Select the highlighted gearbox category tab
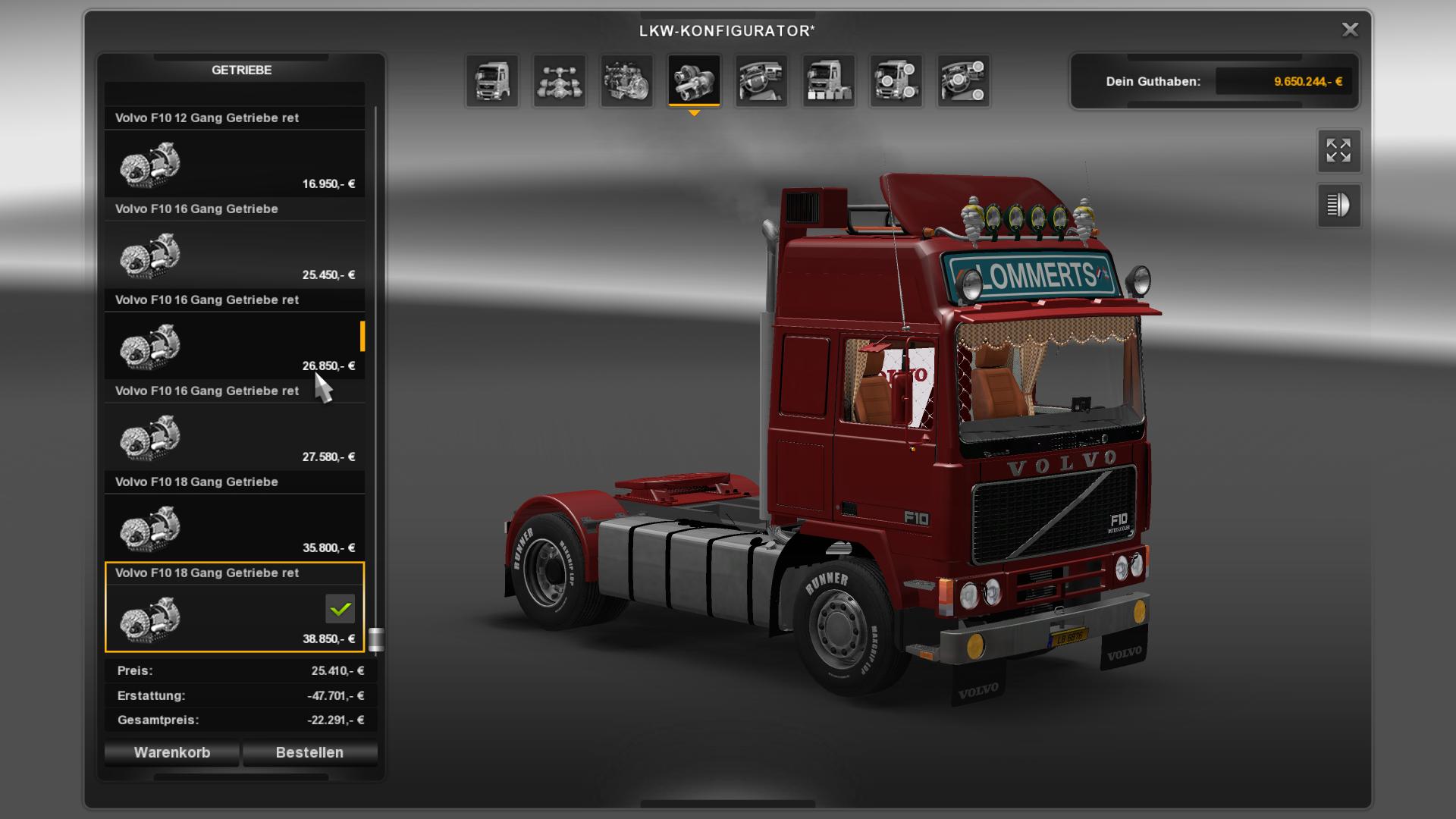Image resolution: width=1456 pixels, height=819 pixels. (x=694, y=80)
